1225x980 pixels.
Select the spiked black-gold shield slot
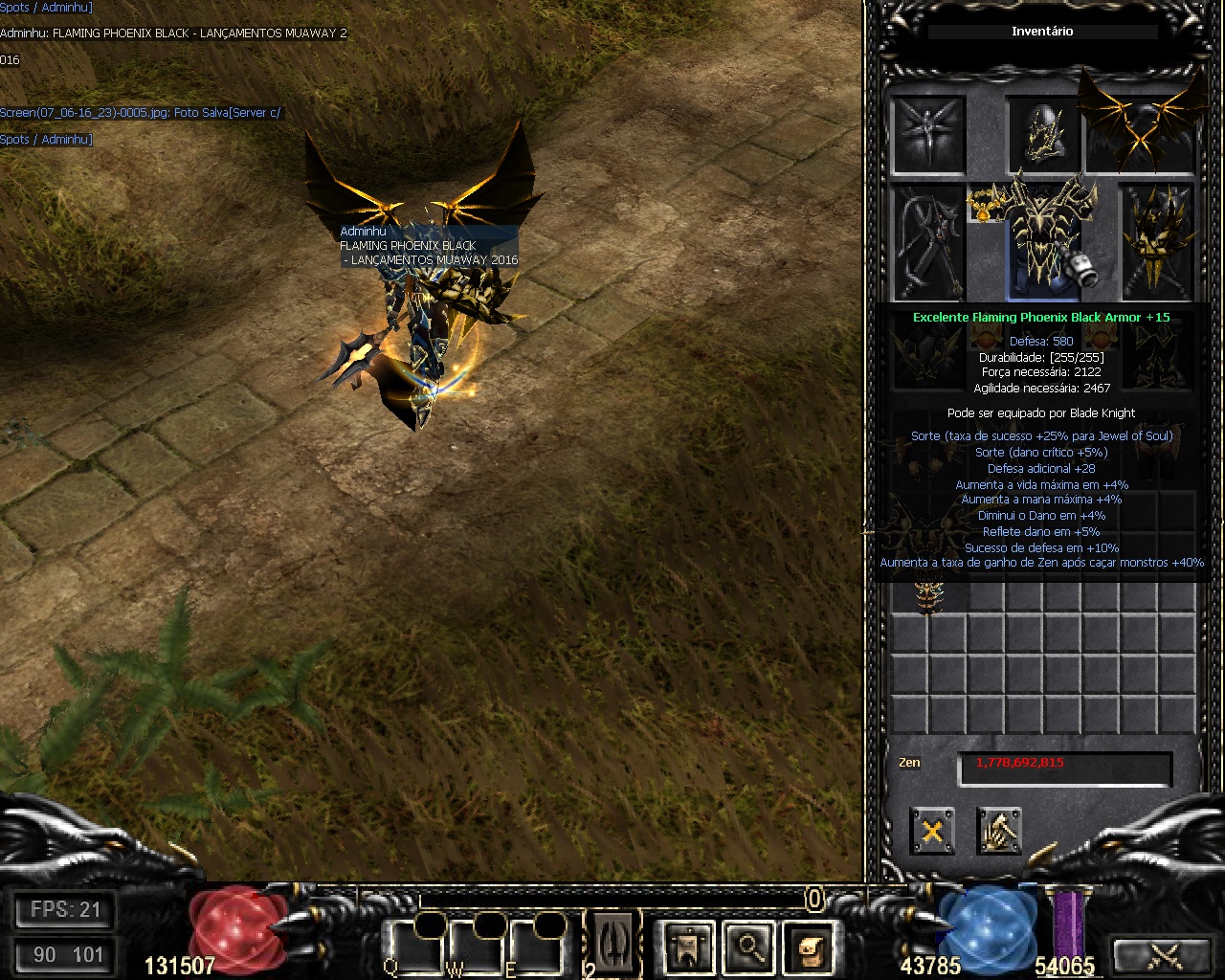click(x=1158, y=241)
